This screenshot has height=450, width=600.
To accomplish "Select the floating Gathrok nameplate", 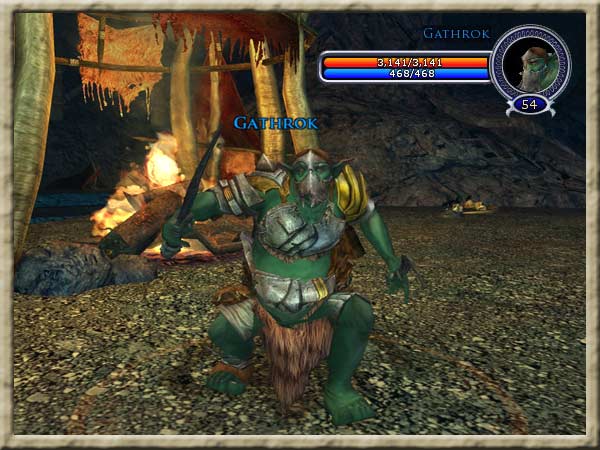I will pyautogui.click(x=276, y=123).
